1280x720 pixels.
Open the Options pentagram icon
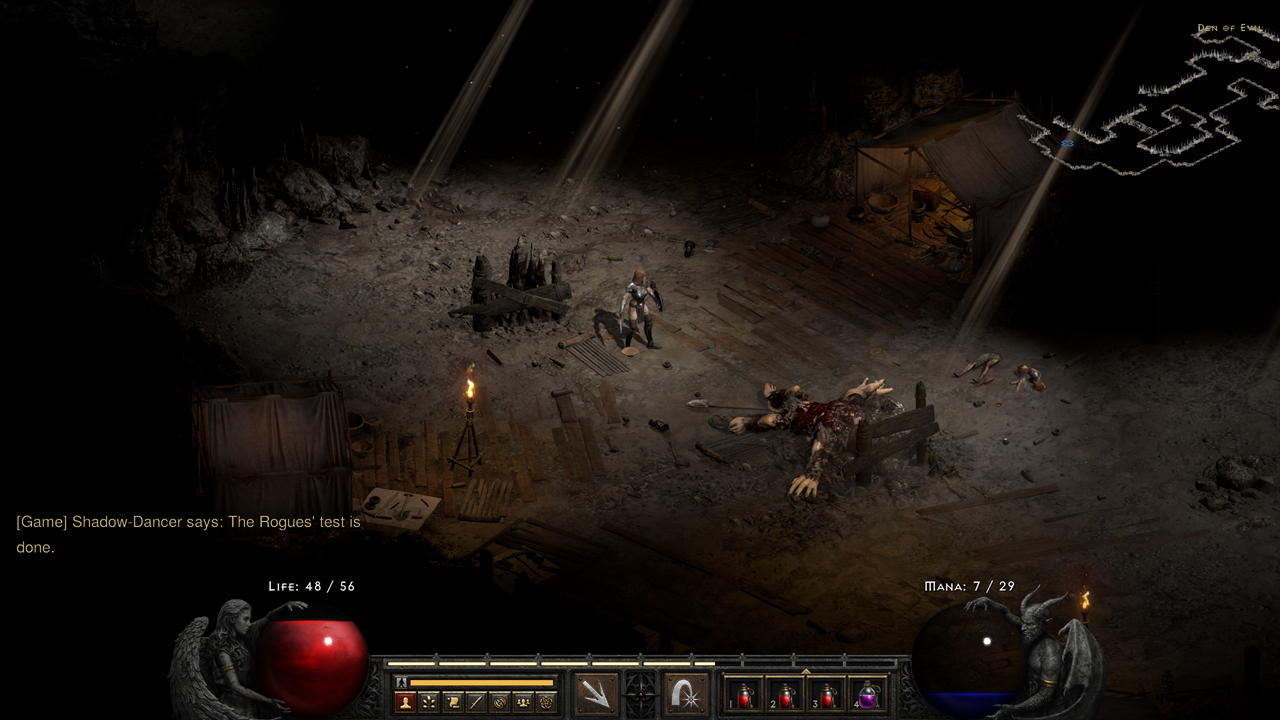click(x=546, y=701)
